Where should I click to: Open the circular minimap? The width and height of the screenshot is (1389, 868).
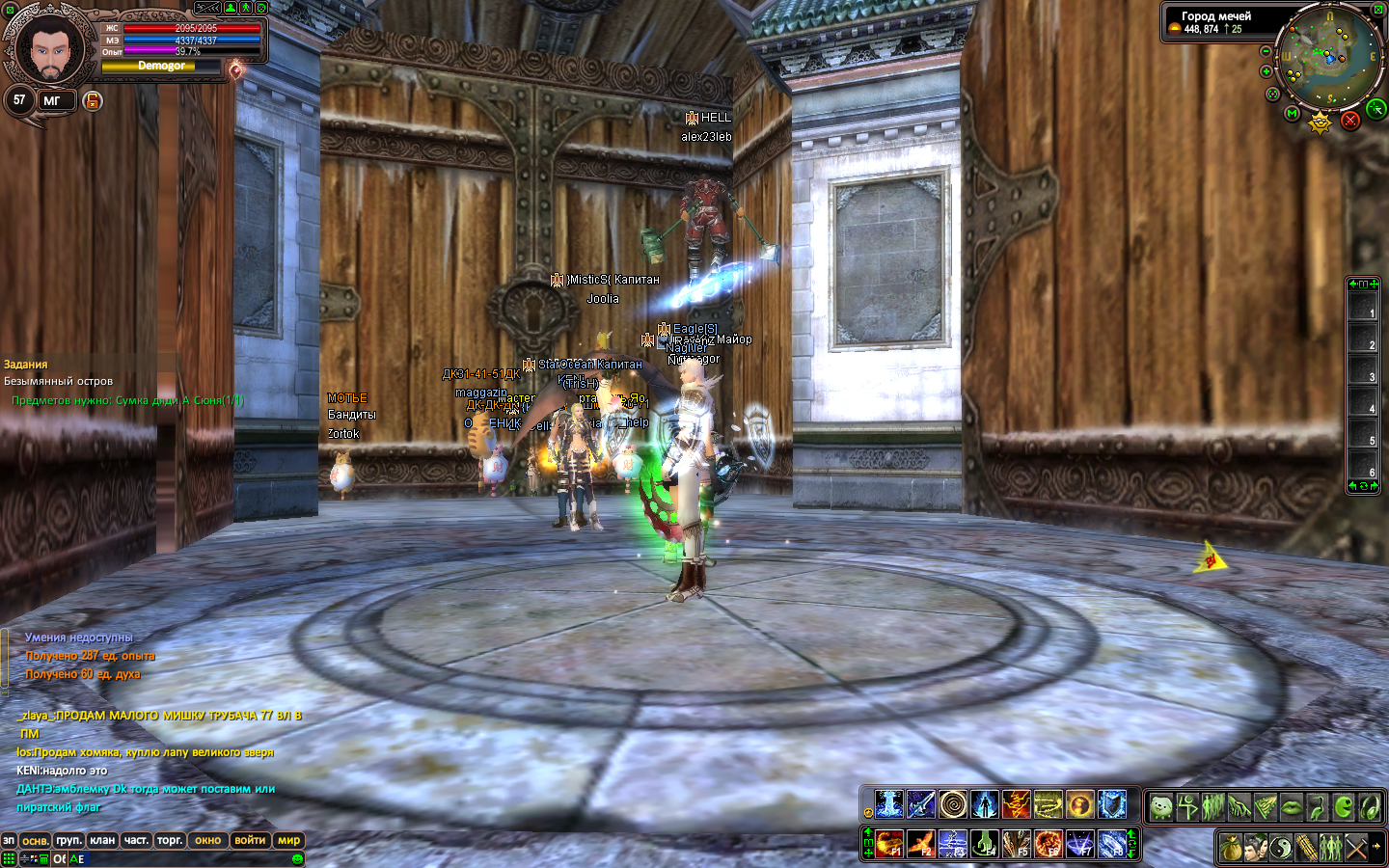(x=1329, y=56)
